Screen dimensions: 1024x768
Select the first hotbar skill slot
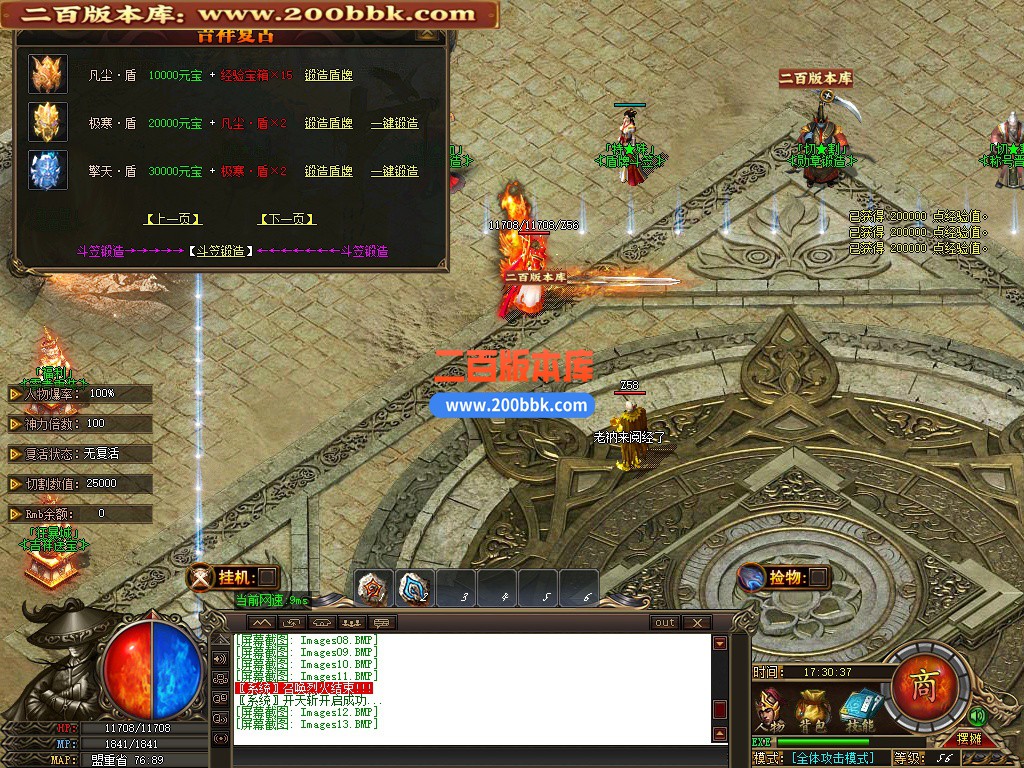click(374, 588)
